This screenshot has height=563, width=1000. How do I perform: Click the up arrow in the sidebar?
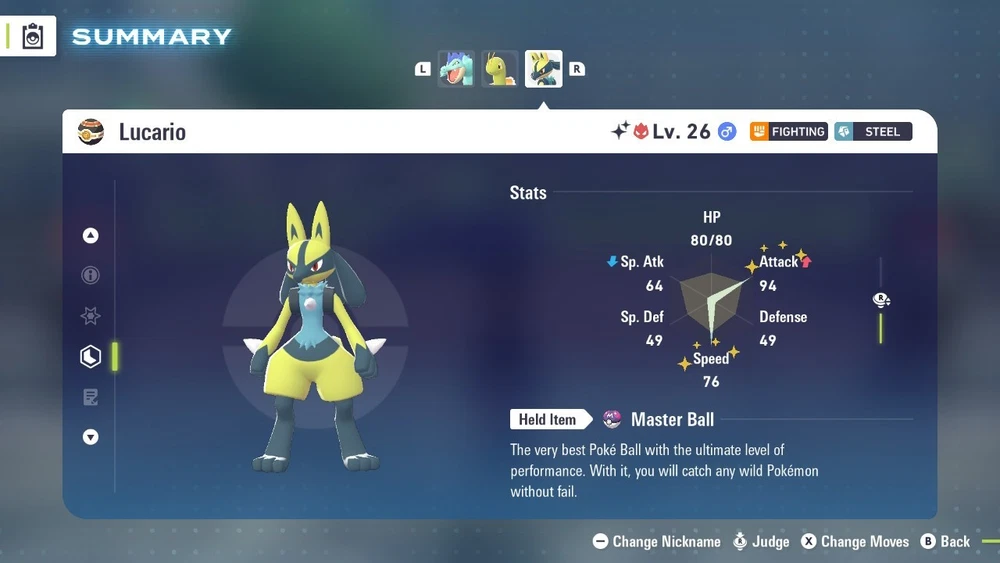(91, 236)
